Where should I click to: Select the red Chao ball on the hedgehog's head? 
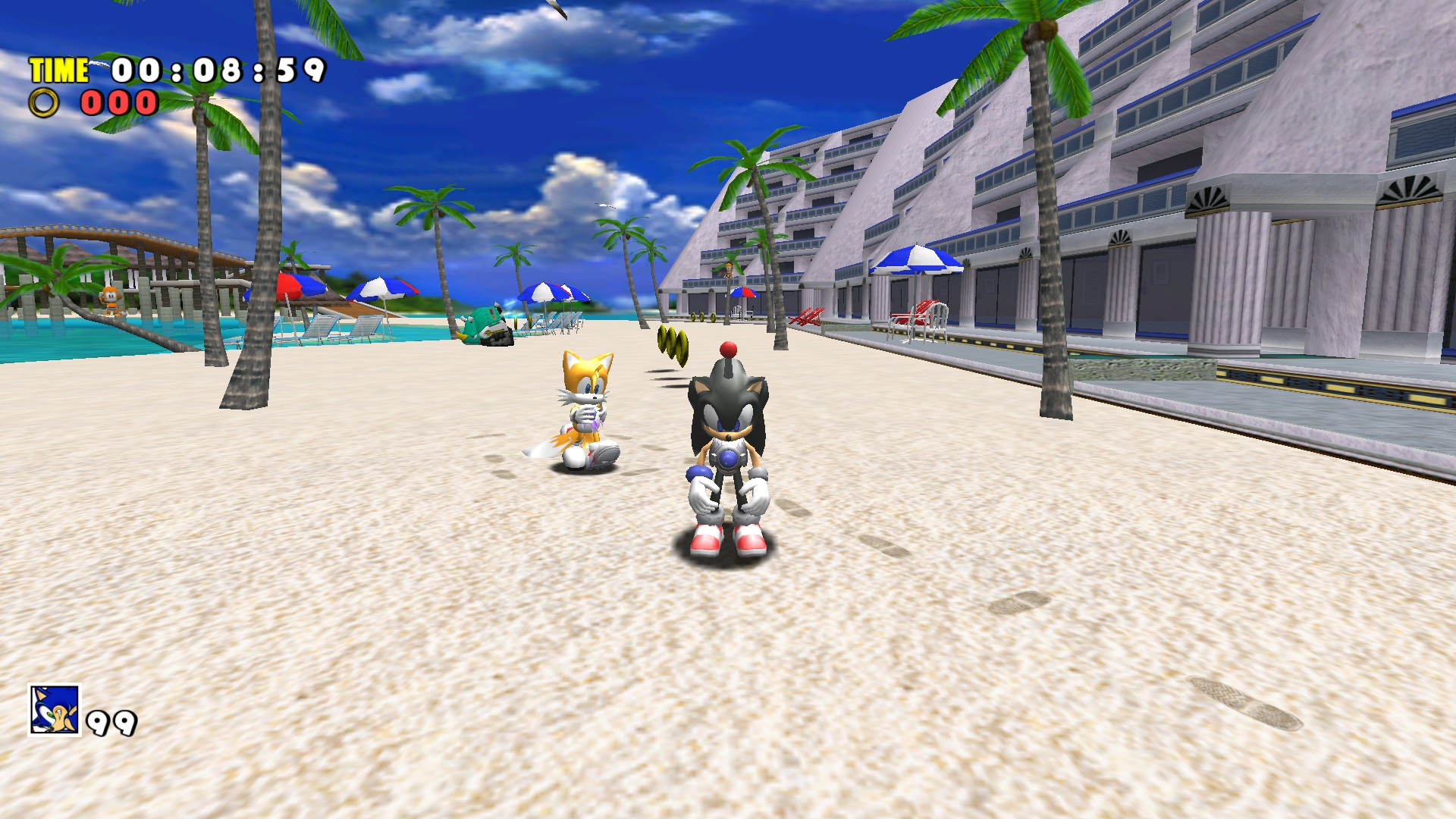point(727,350)
